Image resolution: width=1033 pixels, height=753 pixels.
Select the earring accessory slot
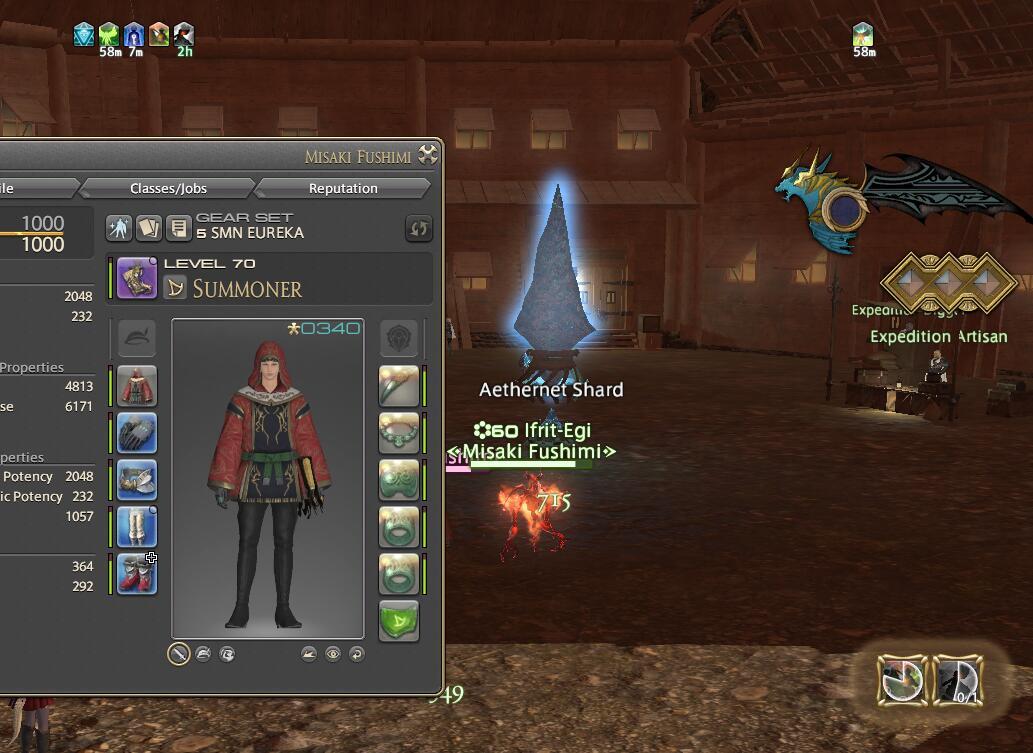tap(398, 386)
